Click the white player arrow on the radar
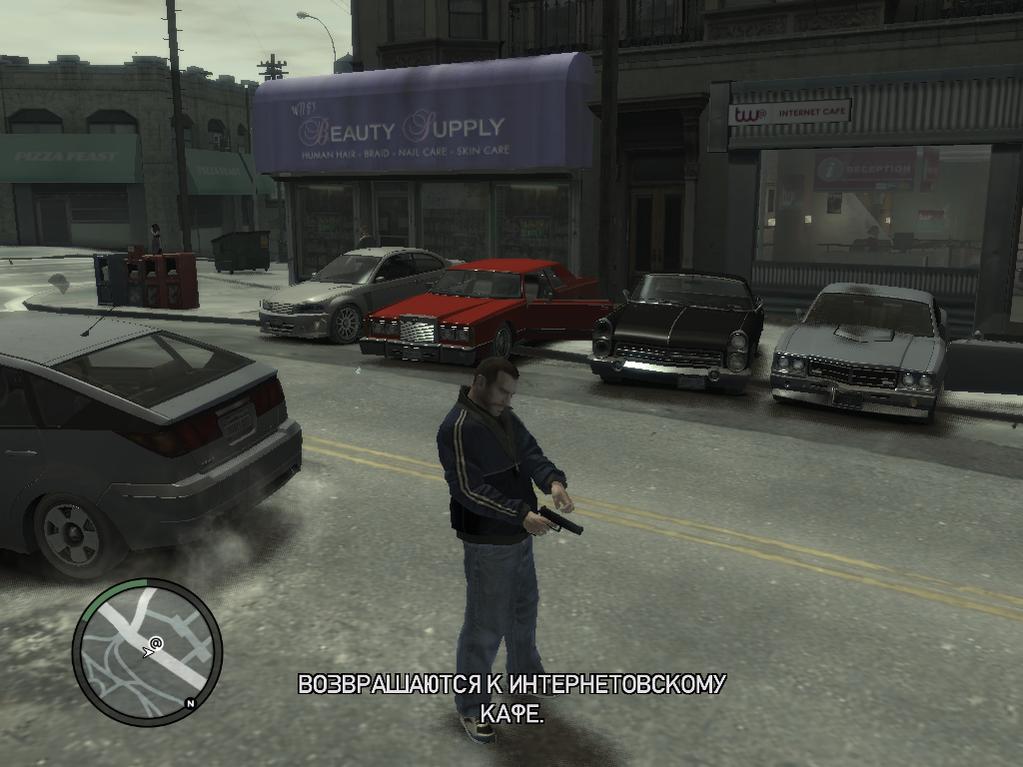 pos(147,652)
